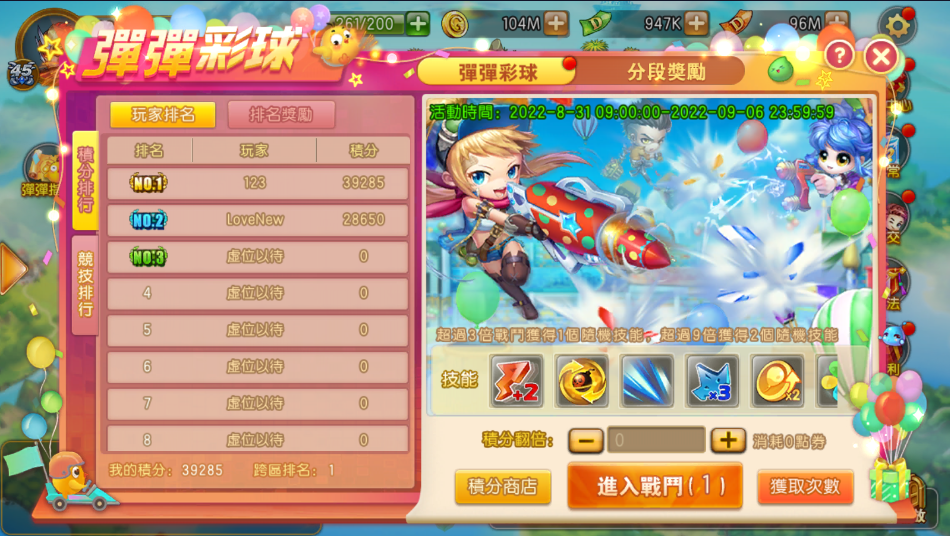
Task: Open the question mark help button
Action: (x=838, y=56)
